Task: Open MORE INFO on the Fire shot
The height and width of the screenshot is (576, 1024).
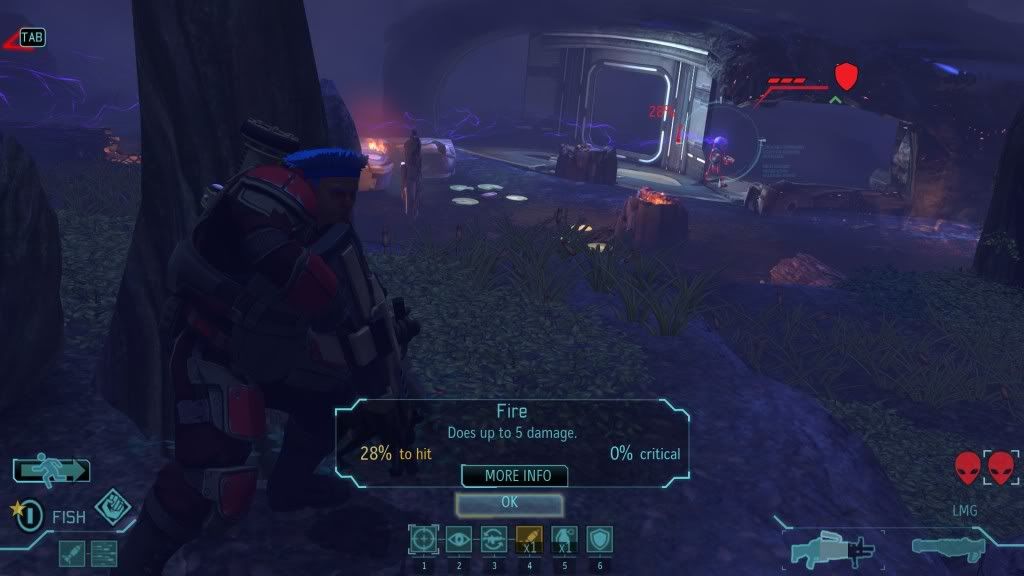Action: point(514,476)
